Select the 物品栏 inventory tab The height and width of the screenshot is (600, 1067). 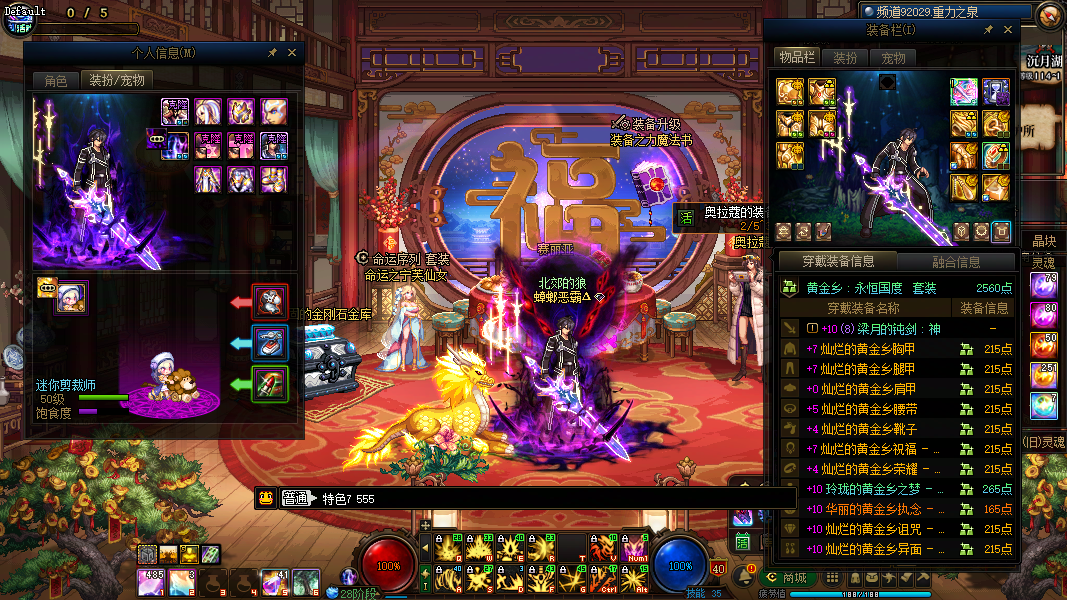(x=797, y=57)
